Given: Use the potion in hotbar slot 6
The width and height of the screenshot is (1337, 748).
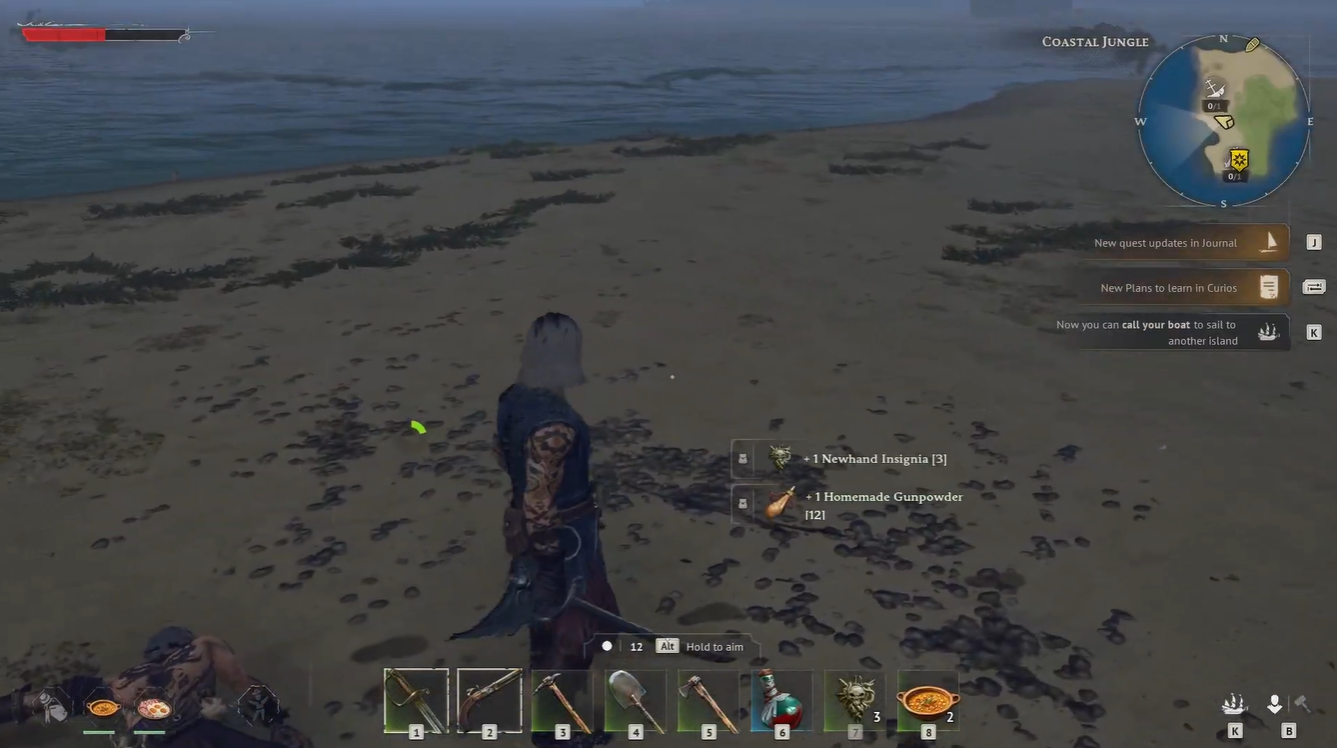Looking at the screenshot, I should [781, 698].
